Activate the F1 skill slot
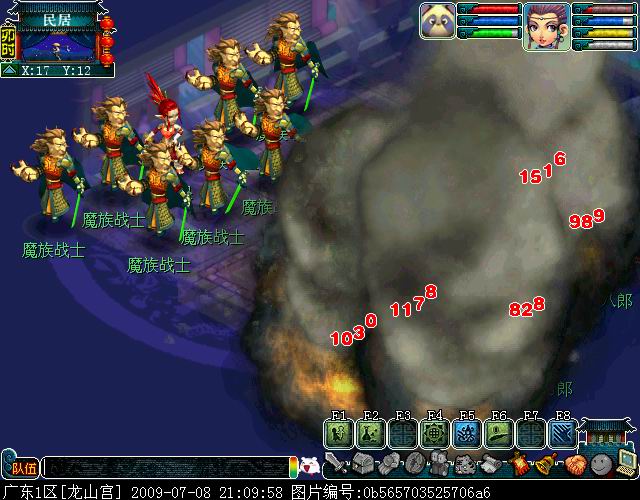Screen dimensions: 640x500 [339, 432]
